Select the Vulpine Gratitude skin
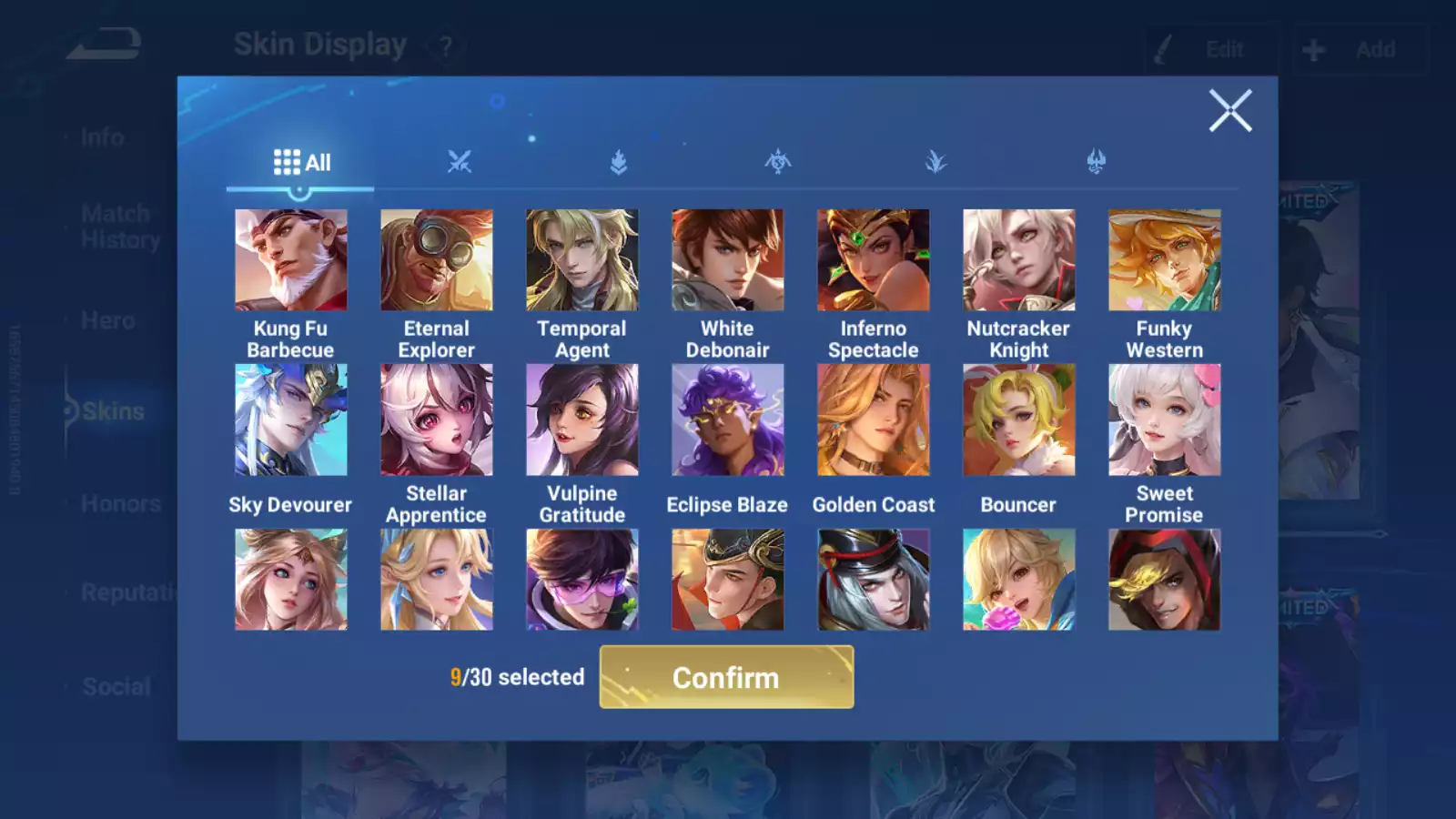 pos(581,420)
